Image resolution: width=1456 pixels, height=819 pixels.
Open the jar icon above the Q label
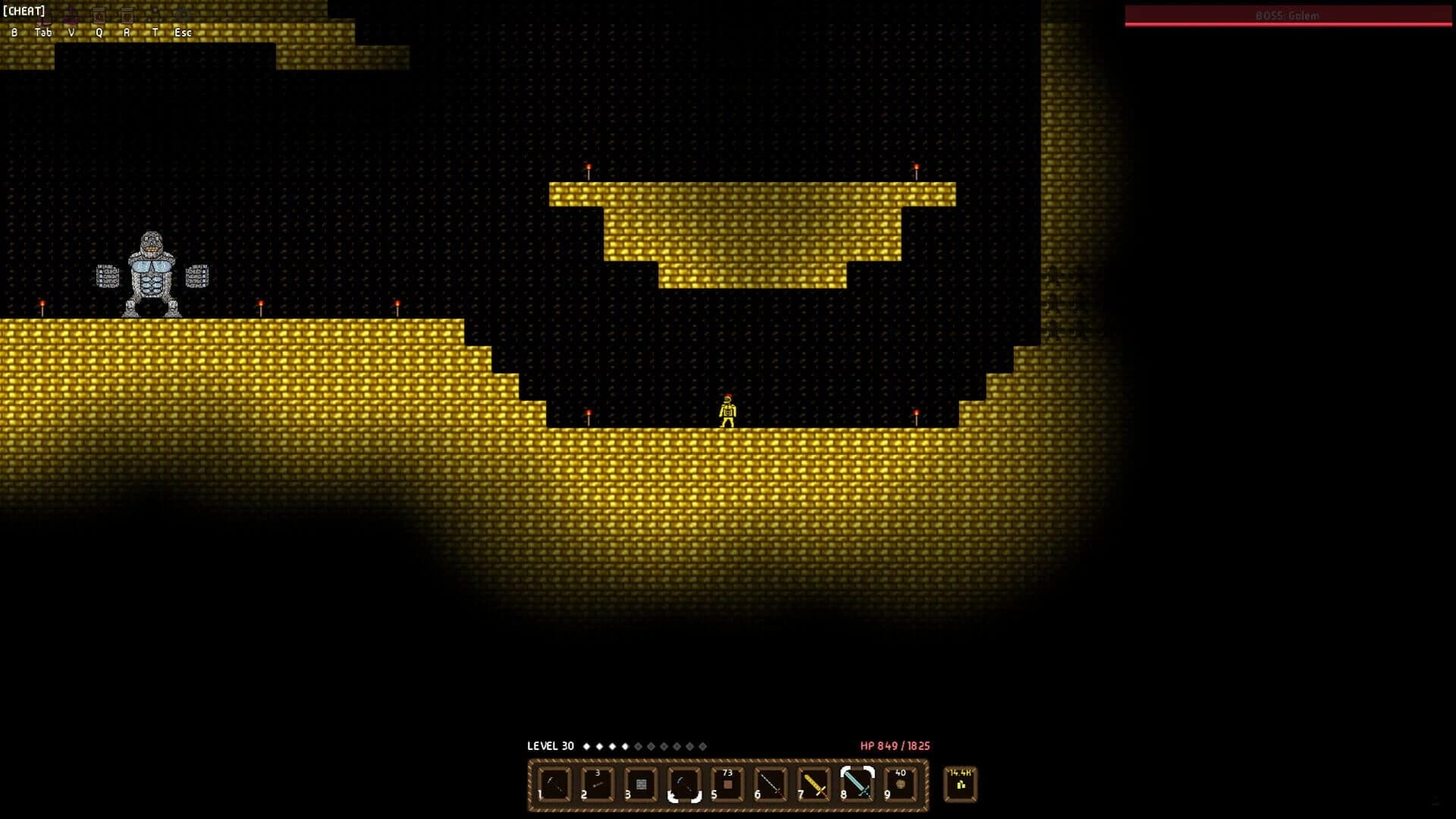[99, 15]
